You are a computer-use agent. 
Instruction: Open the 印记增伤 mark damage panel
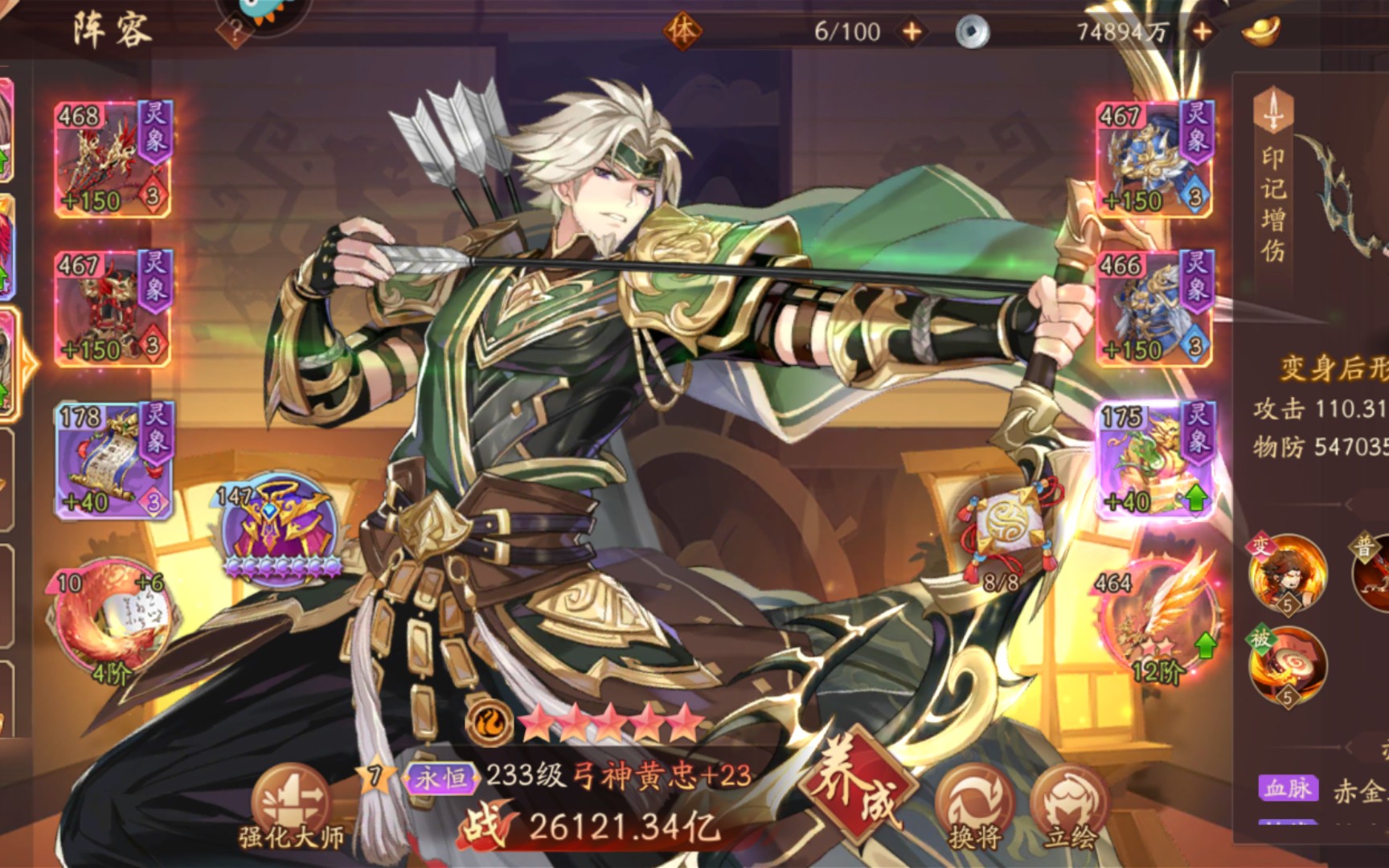pos(1273,185)
